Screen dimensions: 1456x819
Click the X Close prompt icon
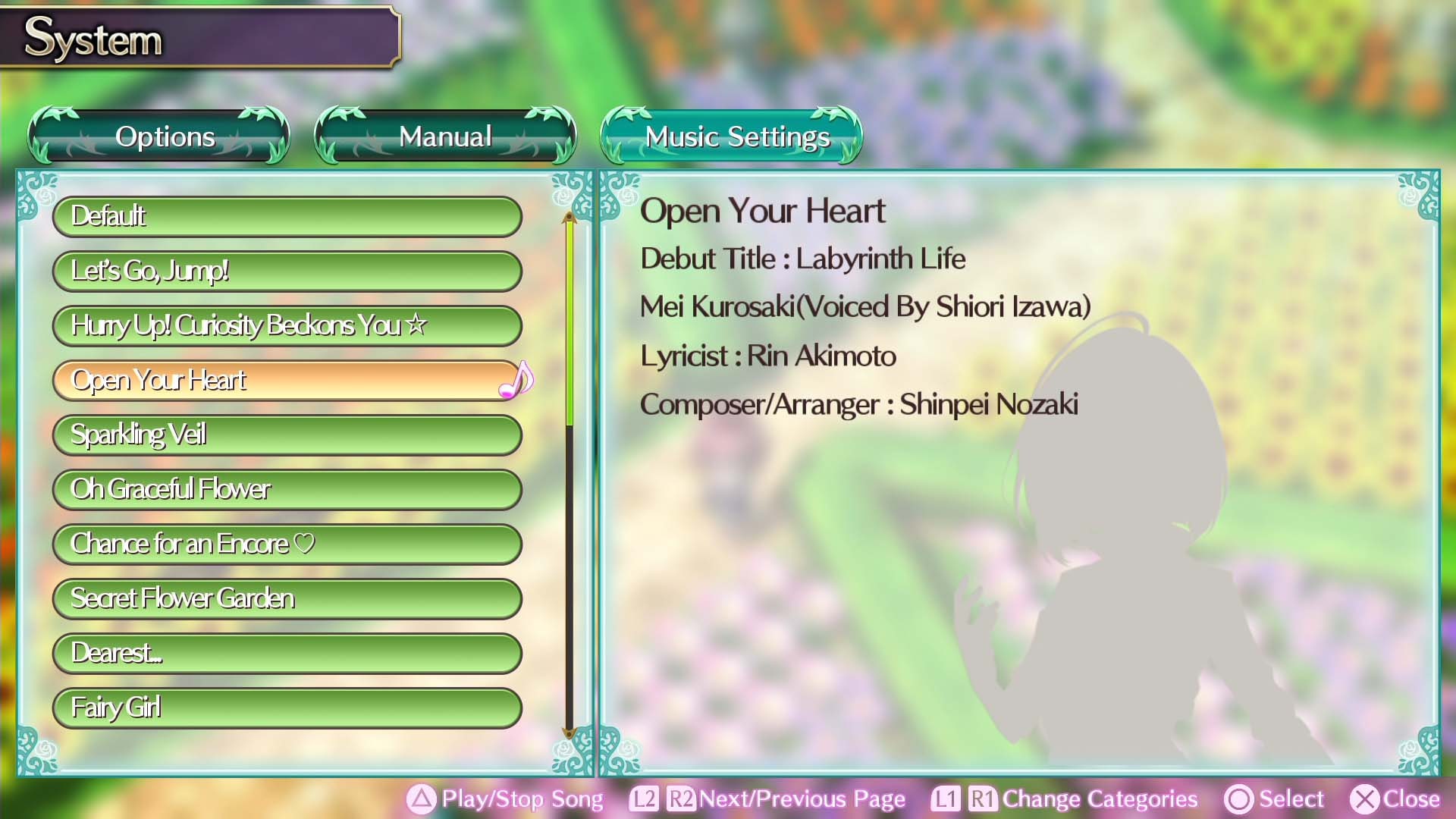coord(1364,799)
